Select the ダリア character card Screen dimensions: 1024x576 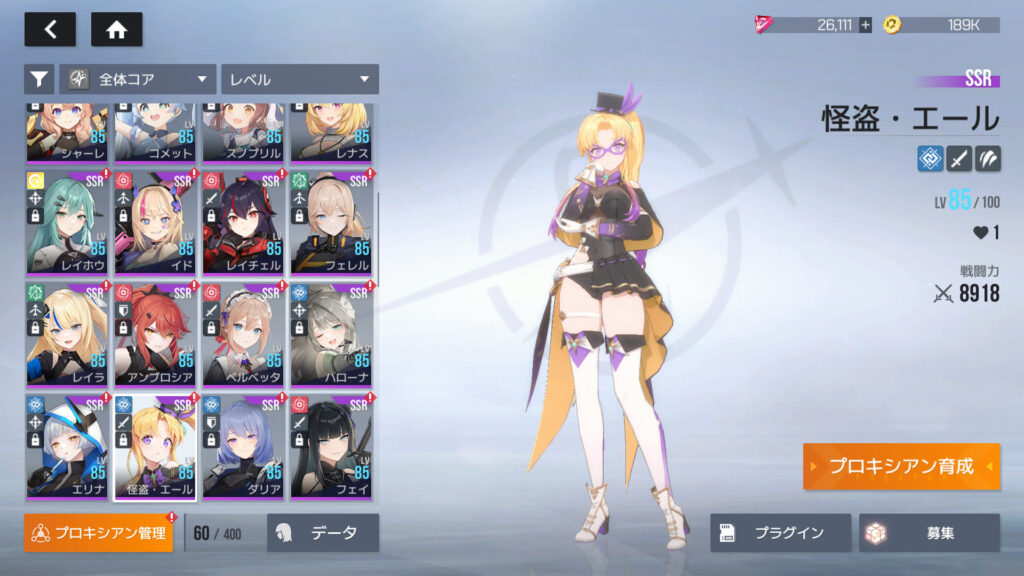click(x=243, y=446)
